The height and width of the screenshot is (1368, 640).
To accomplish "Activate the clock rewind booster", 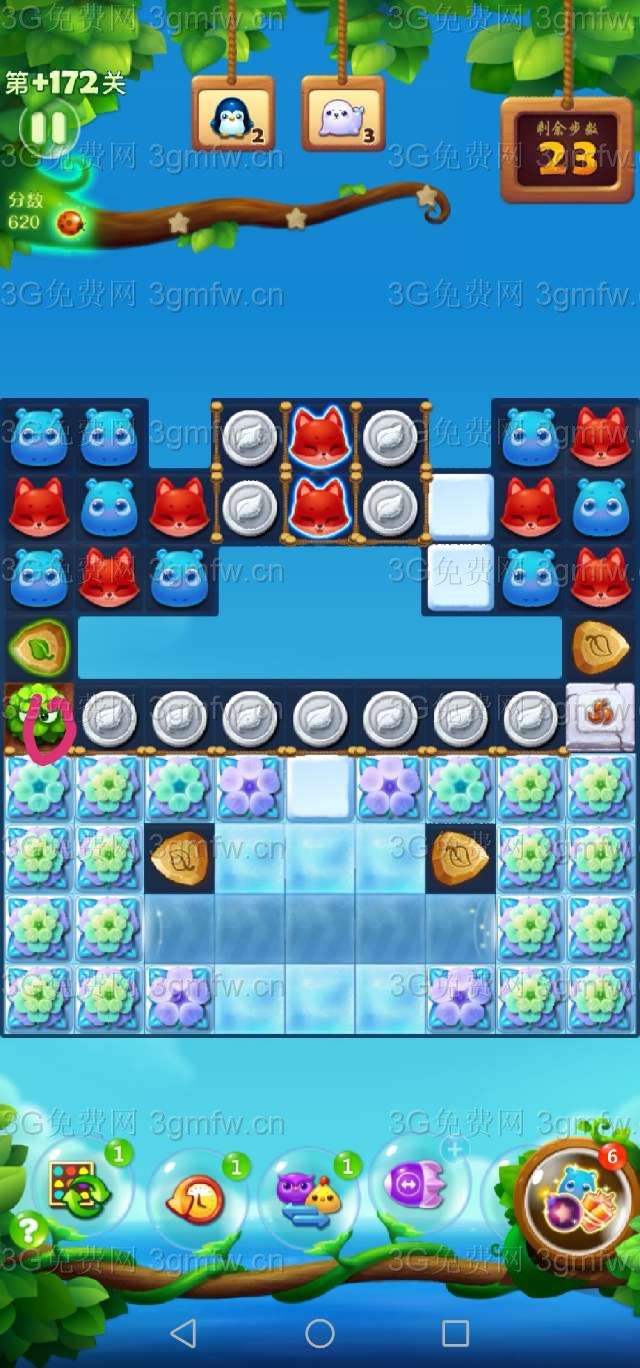I will coord(195,1197).
